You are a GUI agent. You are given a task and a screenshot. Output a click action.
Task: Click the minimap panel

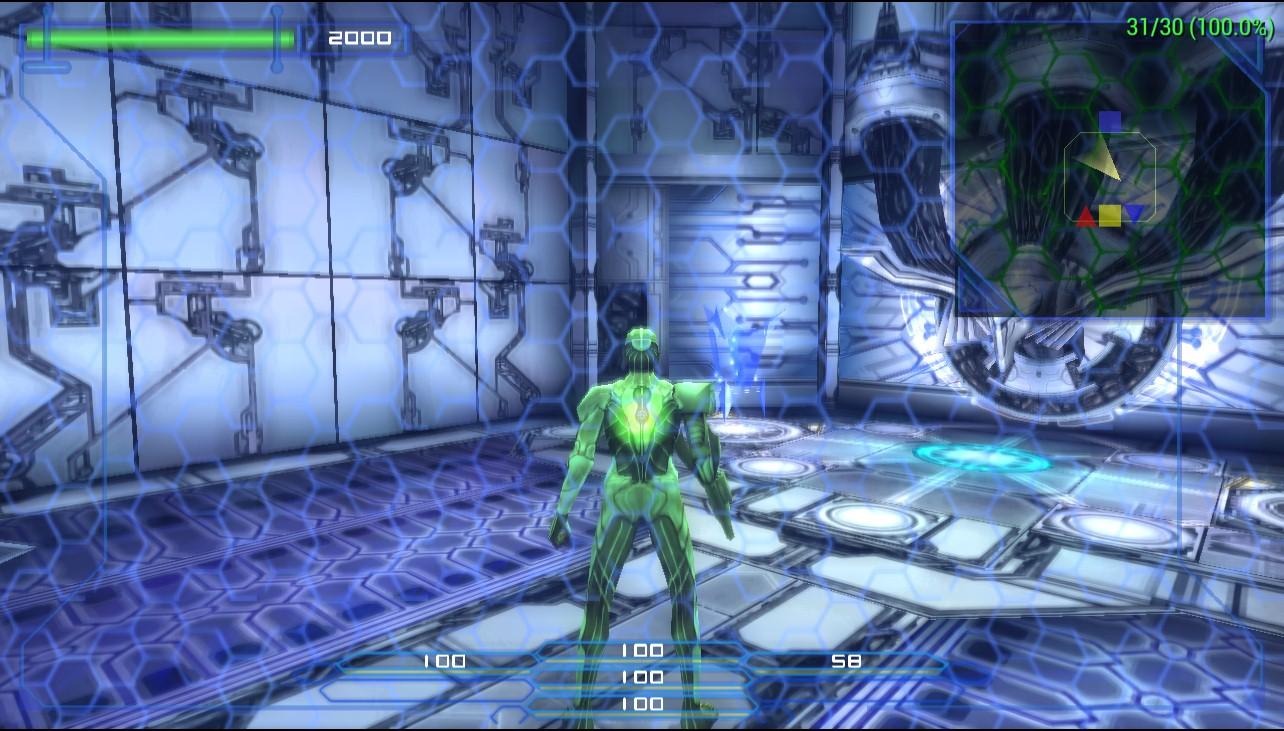pos(1110,170)
